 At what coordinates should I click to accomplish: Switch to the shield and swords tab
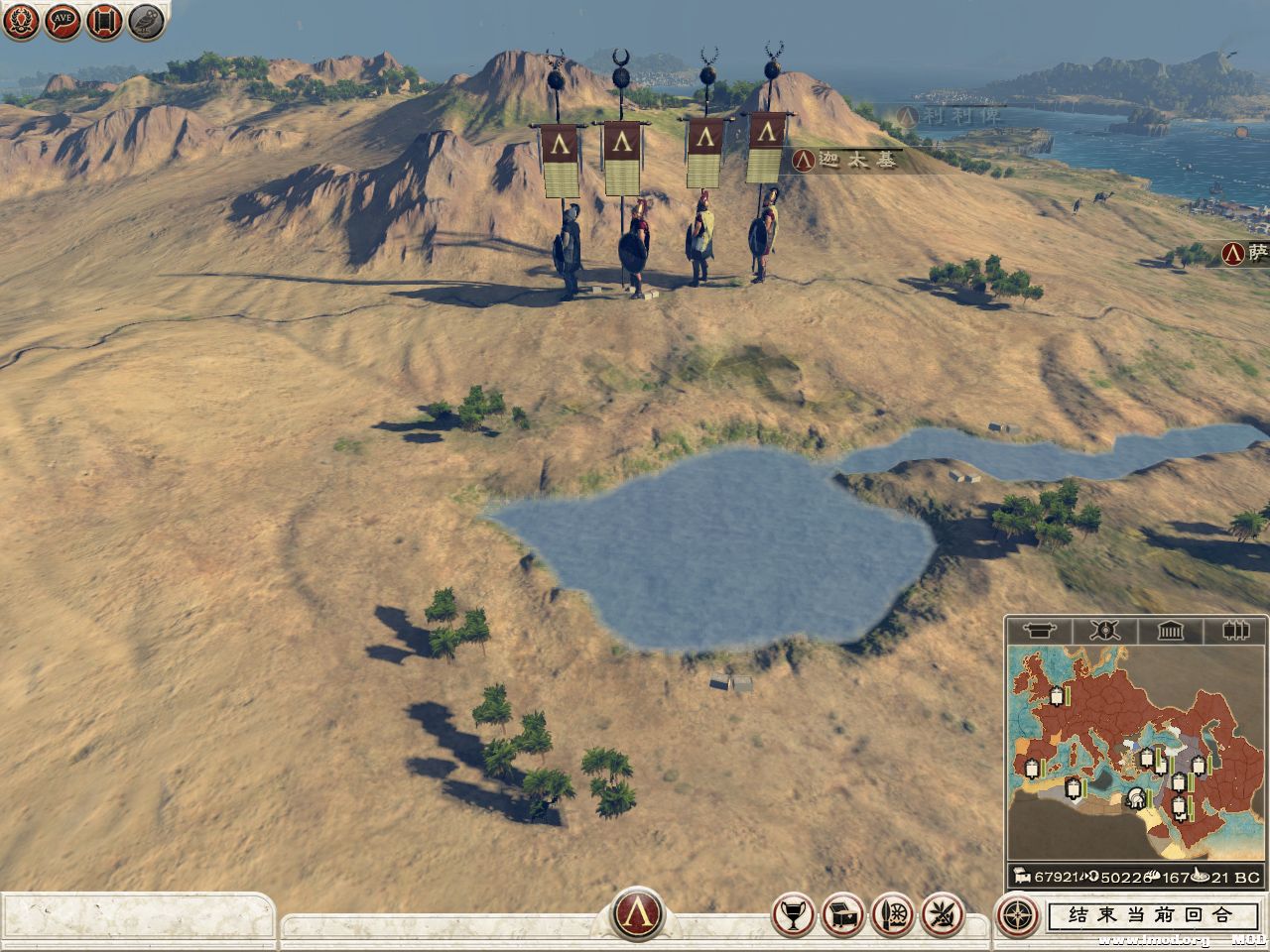click(1104, 630)
